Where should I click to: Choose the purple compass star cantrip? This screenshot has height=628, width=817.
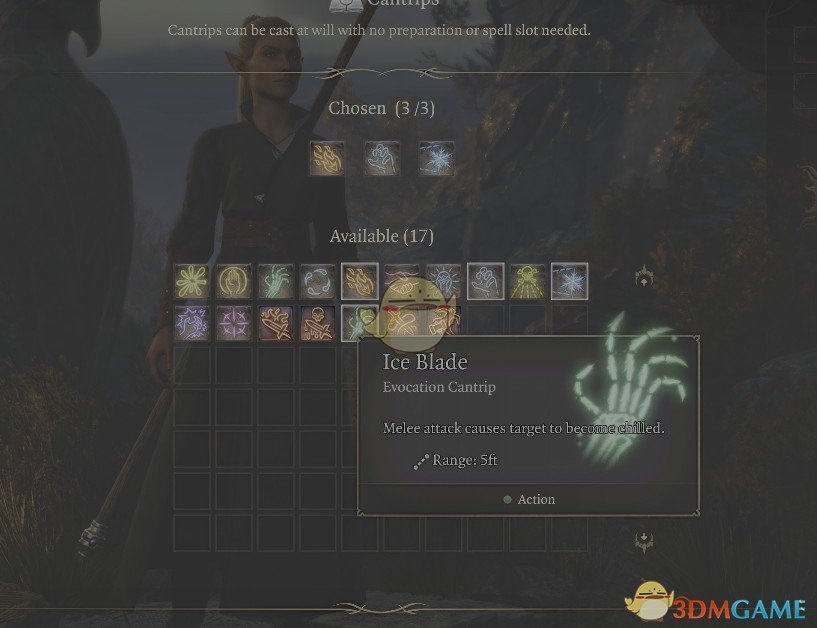pyautogui.click(x=234, y=323)
